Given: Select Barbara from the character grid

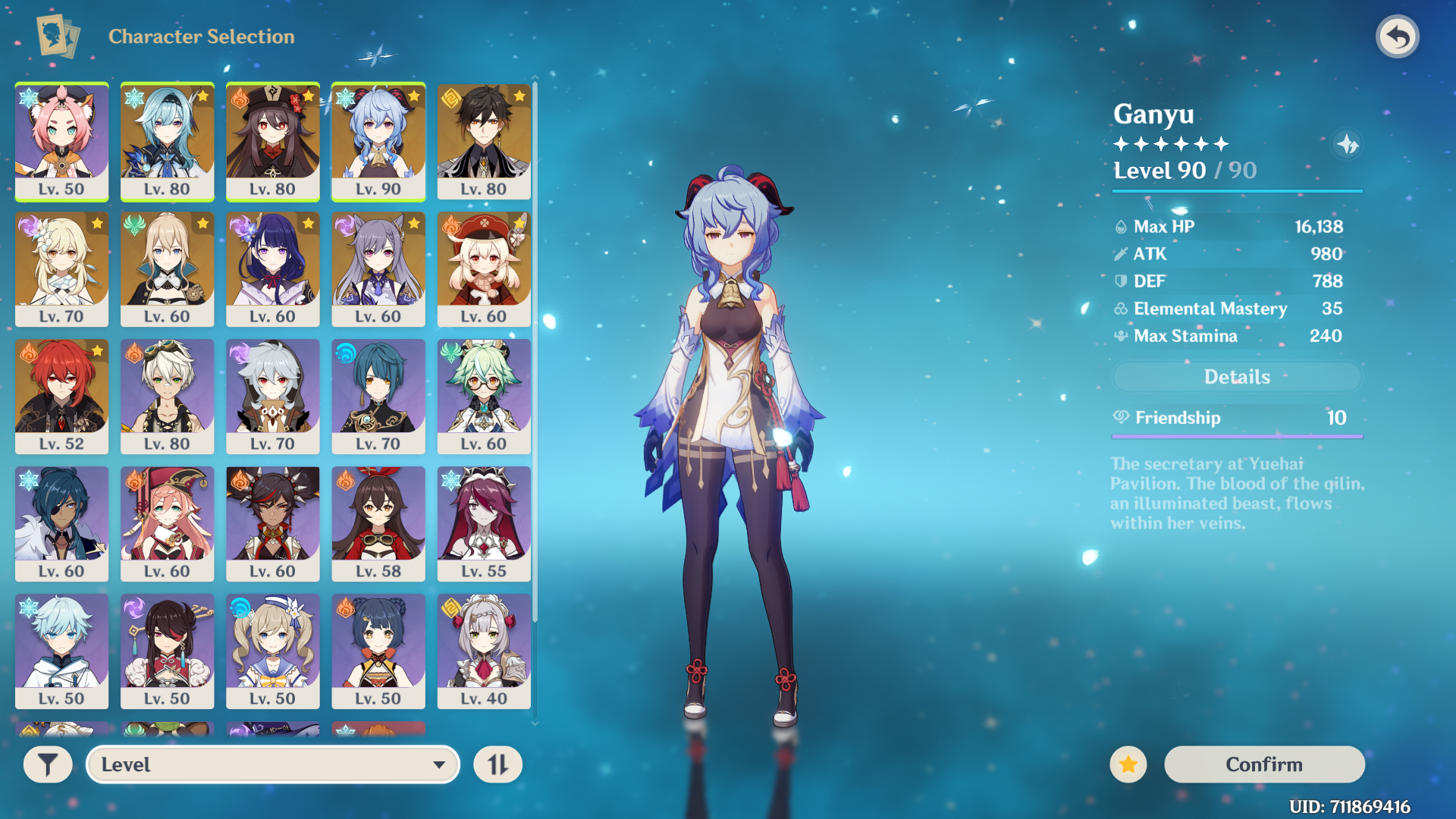Looking at the screenshot, I should [273, 651].
